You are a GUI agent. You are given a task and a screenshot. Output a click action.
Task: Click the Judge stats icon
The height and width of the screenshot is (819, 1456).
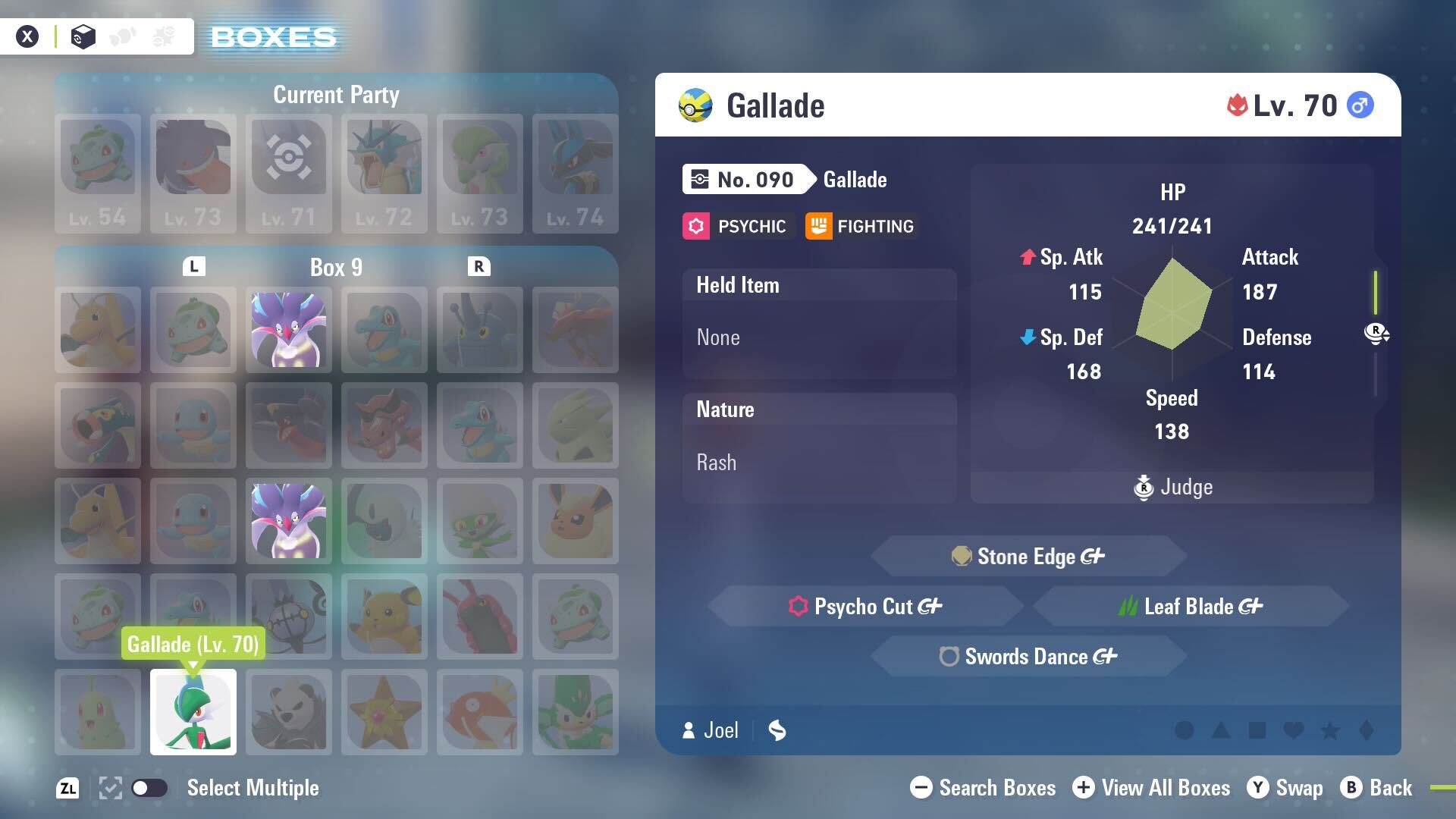click(1144, 488)
